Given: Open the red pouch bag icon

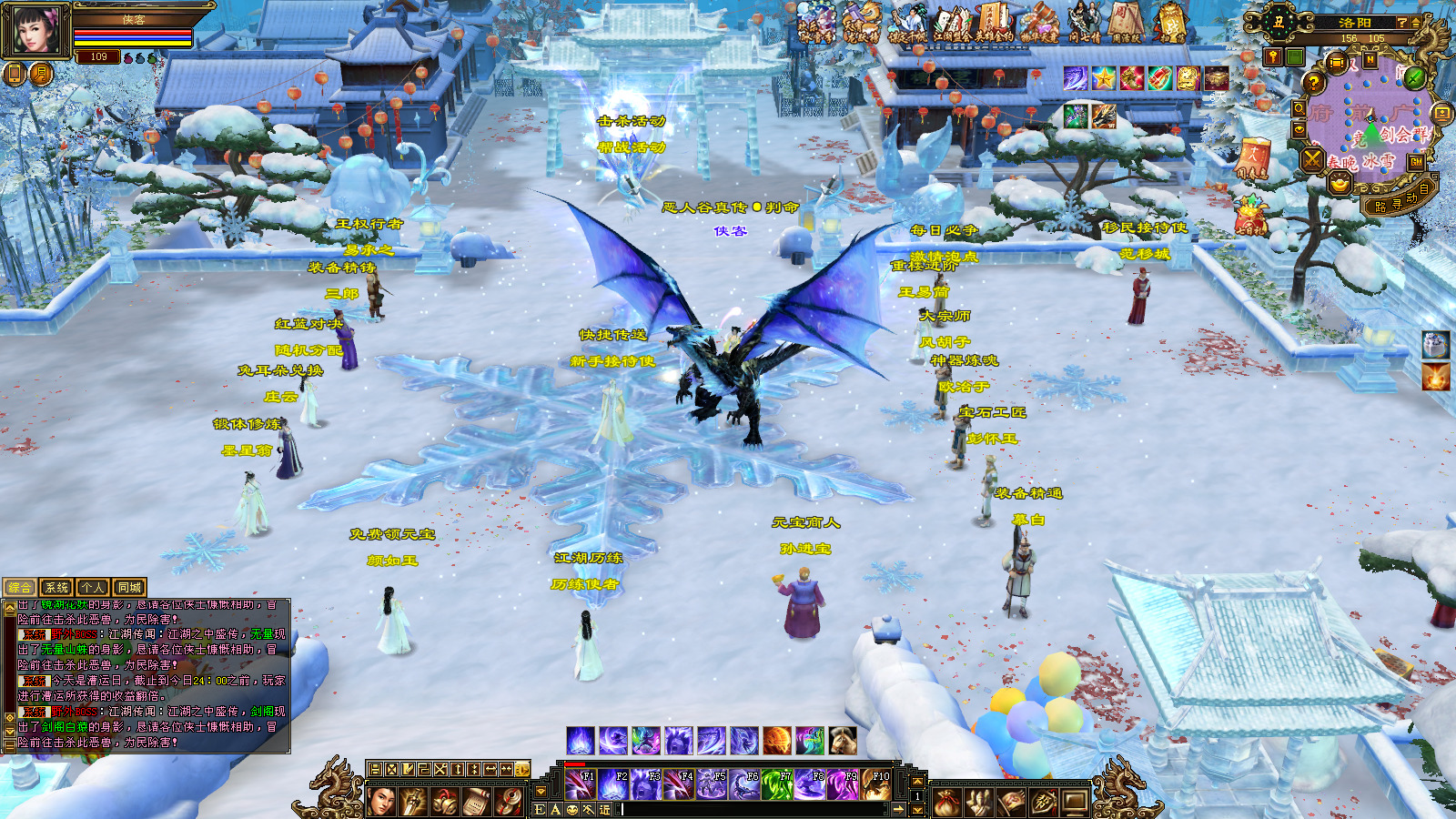Looking at the screenshot, I should point(947,803).
